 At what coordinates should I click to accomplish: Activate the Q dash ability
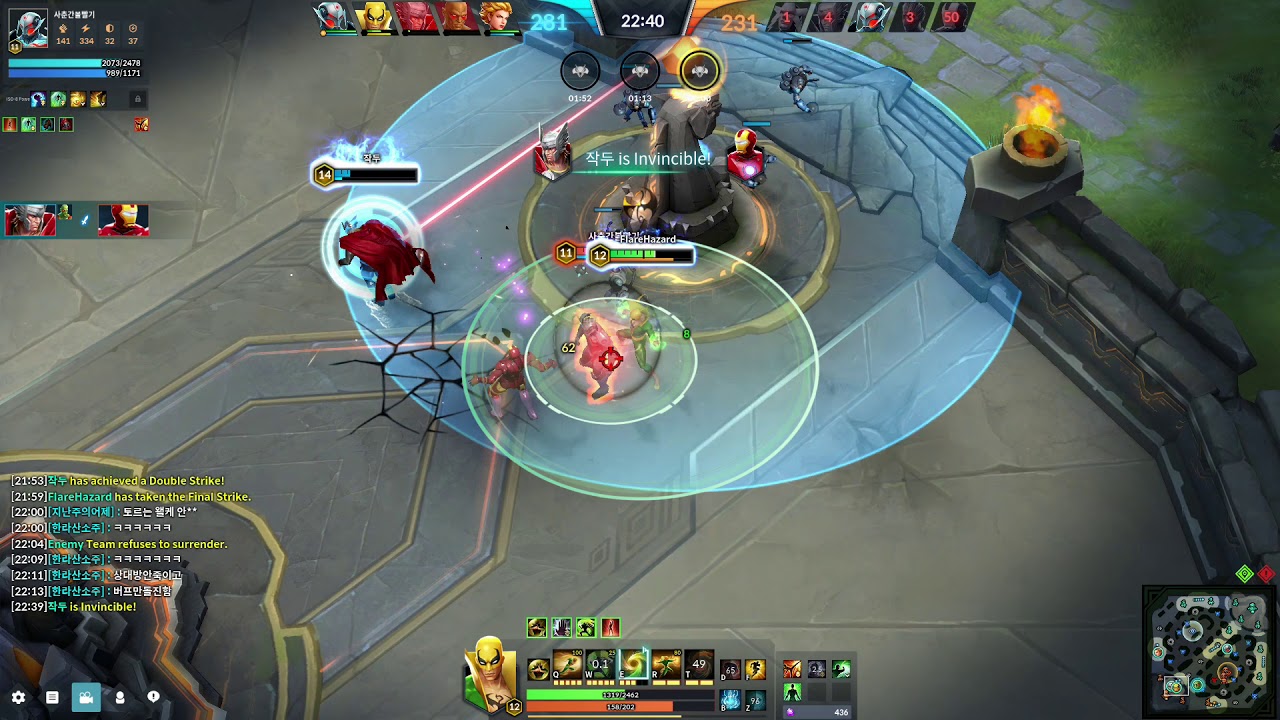pos(568,665)
